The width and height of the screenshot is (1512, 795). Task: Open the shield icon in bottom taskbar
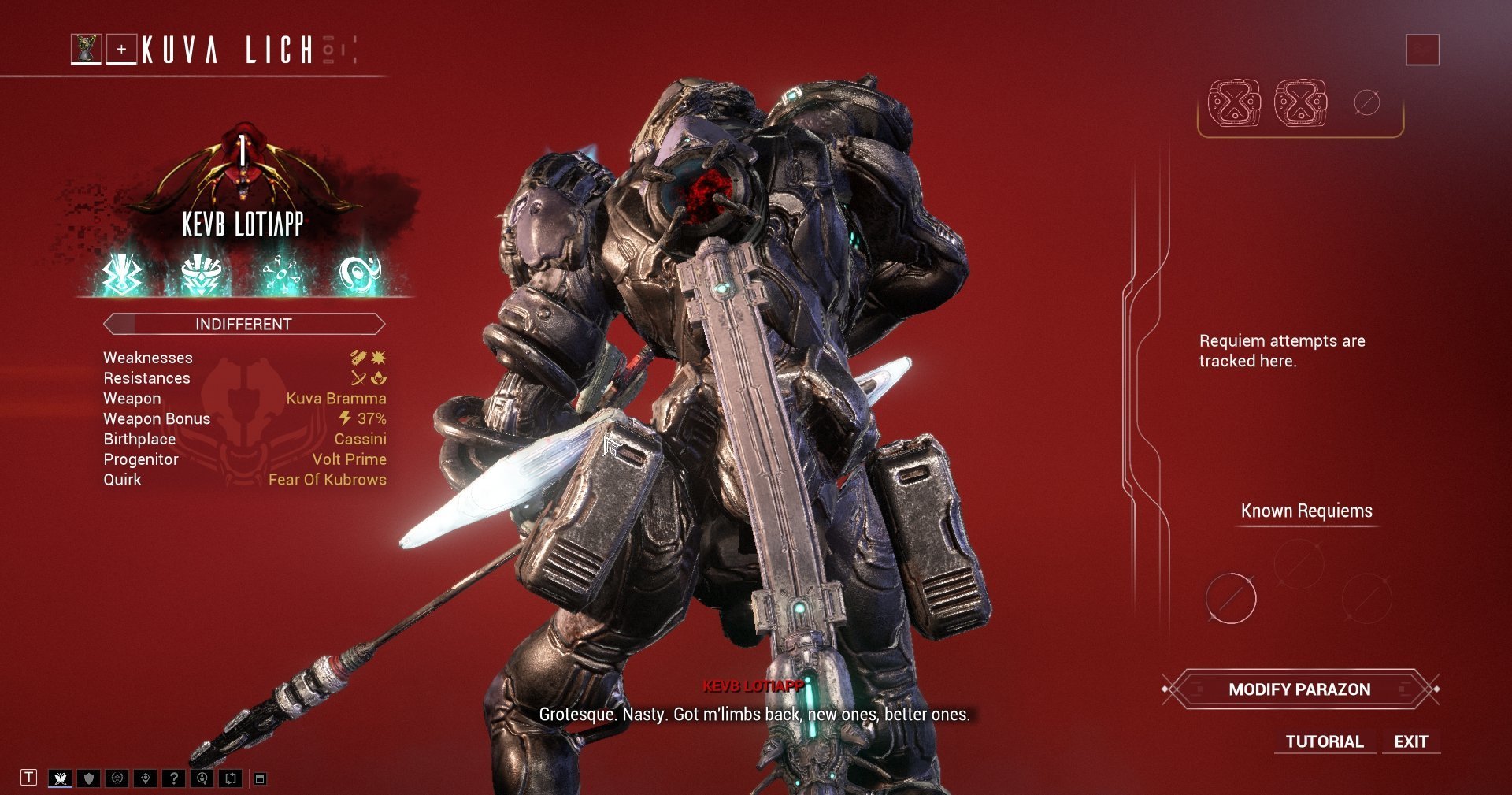coord(87,778)
